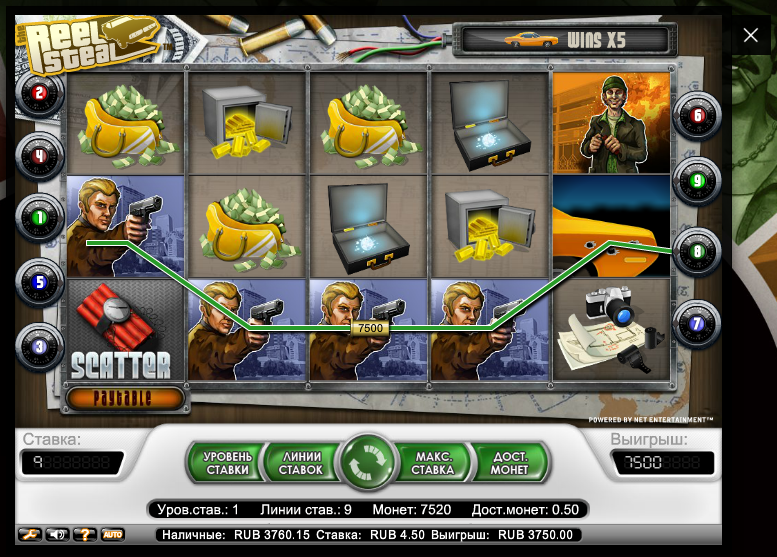Choose bet line 3 indicator
777x557 pixels.
(x=40, y=346)
